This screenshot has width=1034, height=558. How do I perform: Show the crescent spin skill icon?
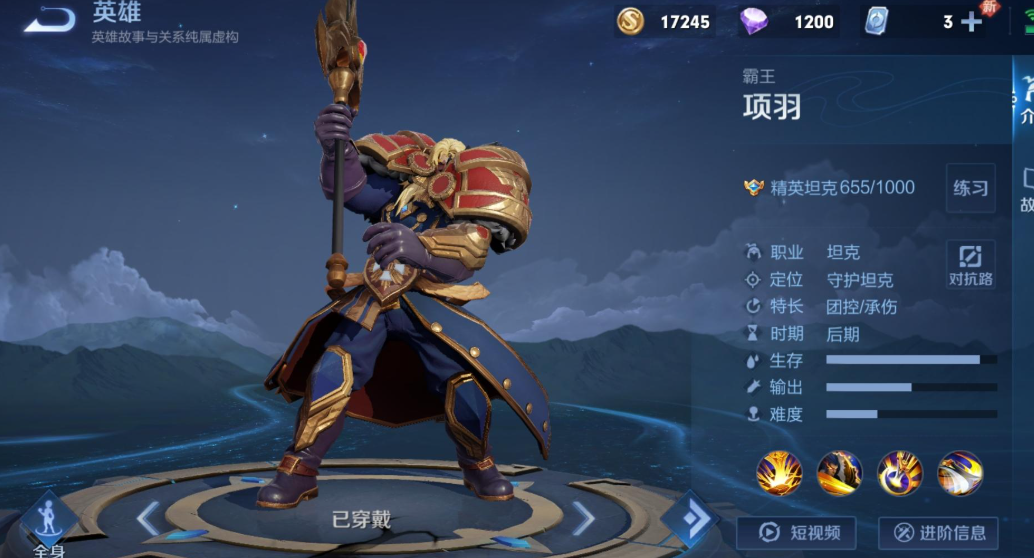click(900, 473)
